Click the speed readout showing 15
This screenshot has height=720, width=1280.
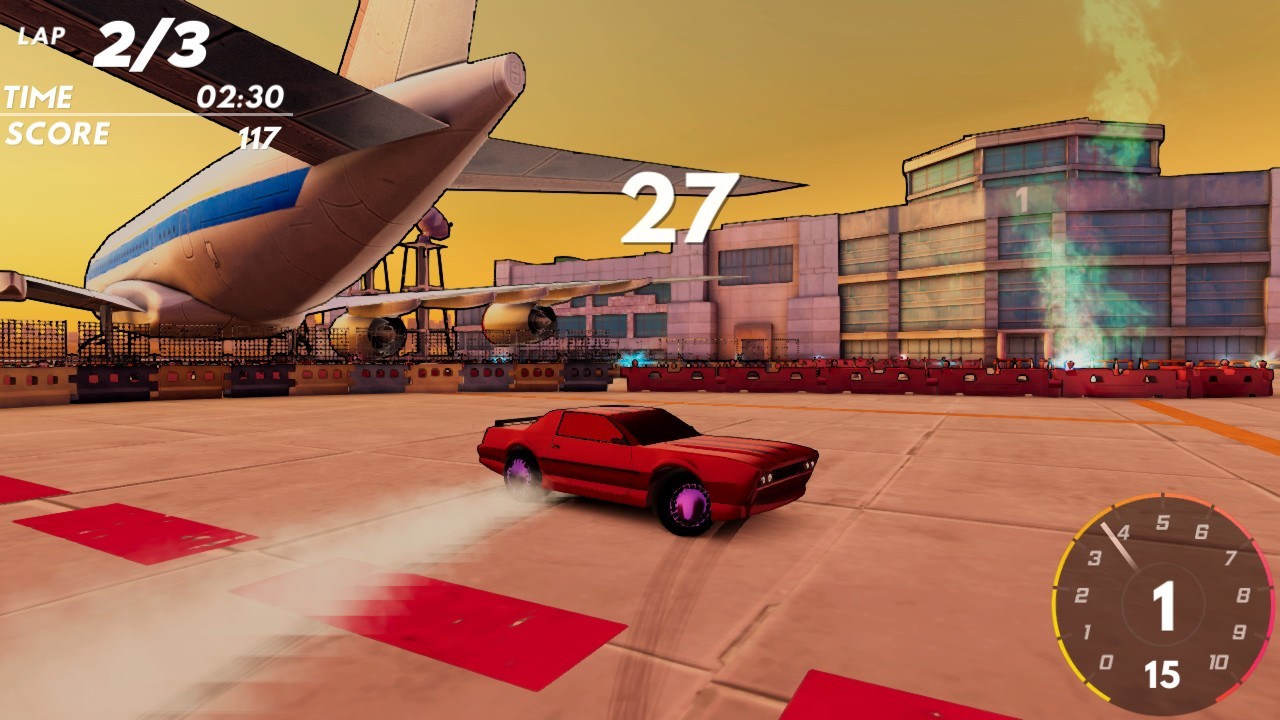coord(1163,675)
